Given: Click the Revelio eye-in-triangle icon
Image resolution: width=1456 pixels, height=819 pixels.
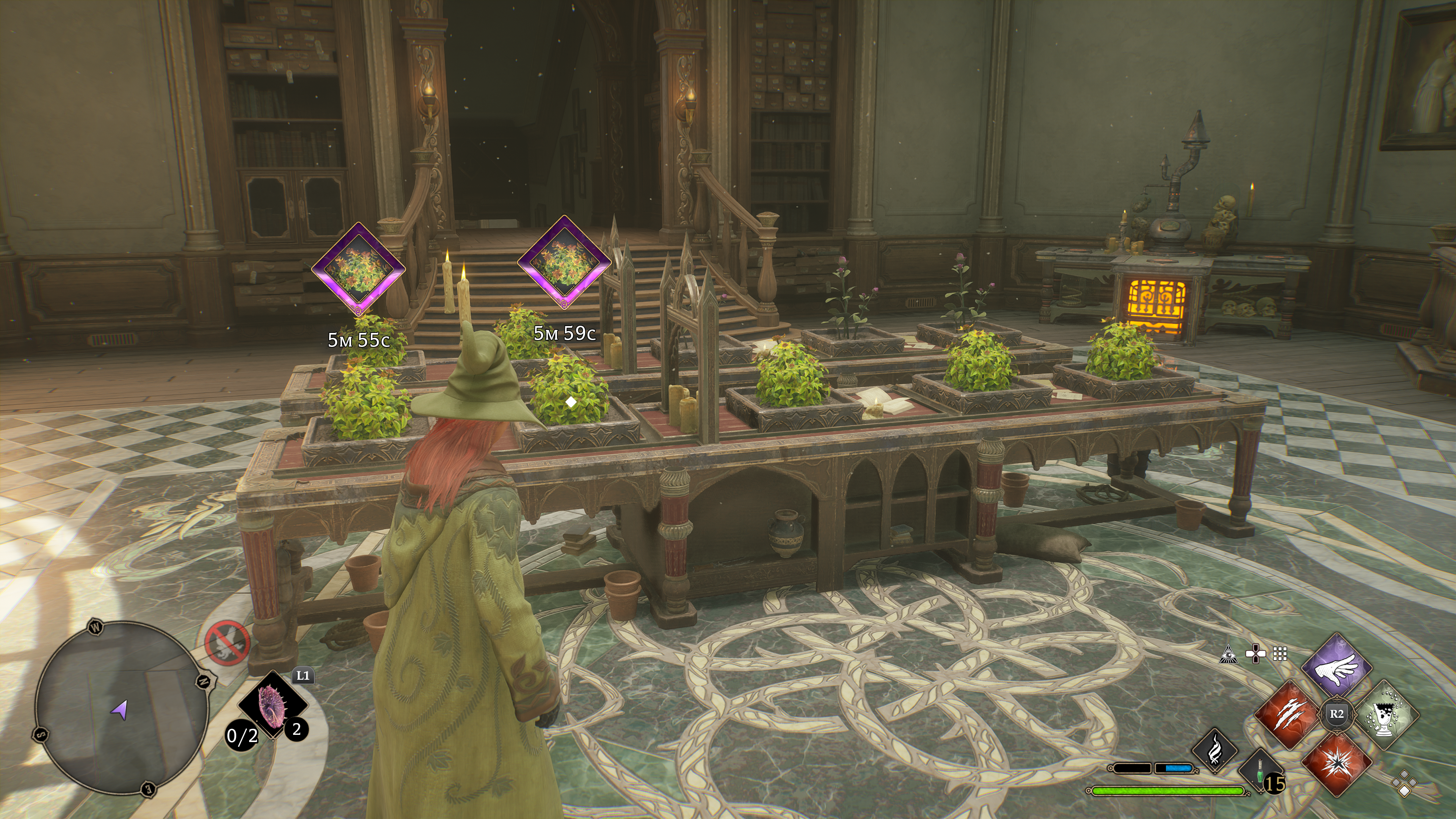Looking at the screenshot, I should [x=1229, y=655].
